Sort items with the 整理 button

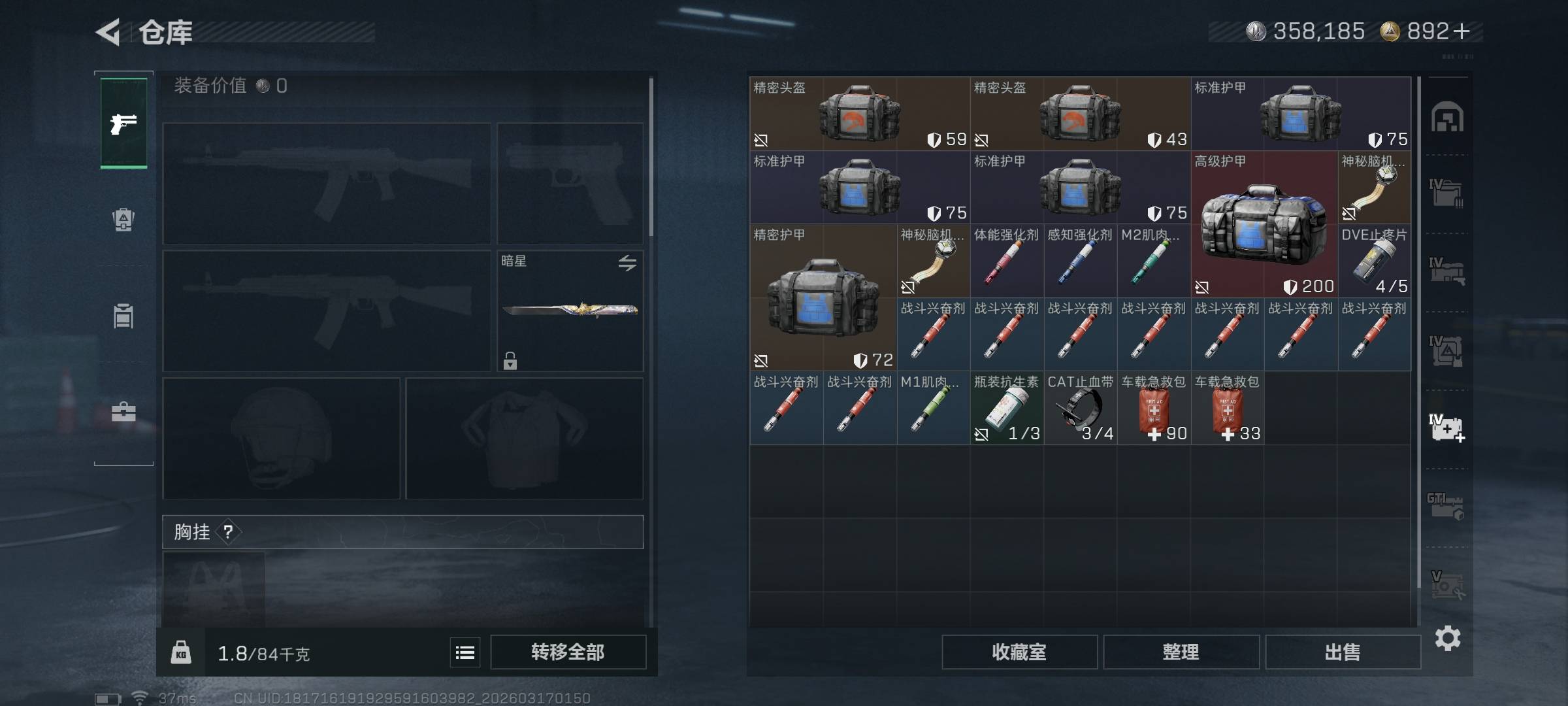1181,652
